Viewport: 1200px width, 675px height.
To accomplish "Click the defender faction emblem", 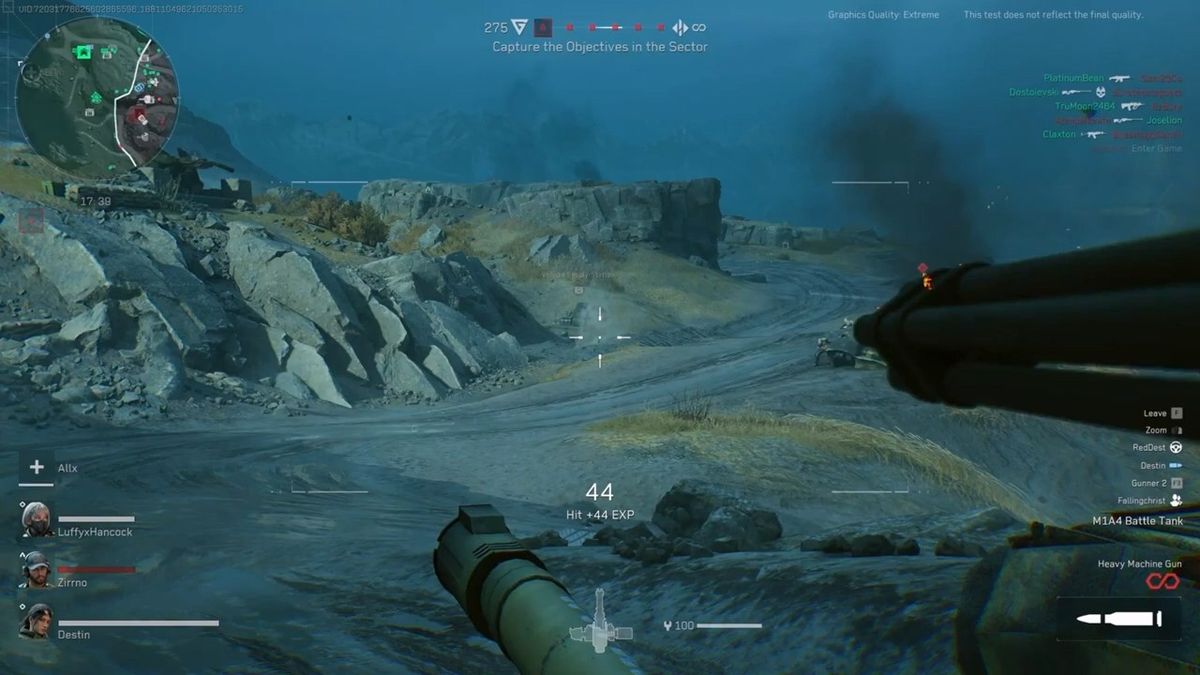I will (680, 28).
